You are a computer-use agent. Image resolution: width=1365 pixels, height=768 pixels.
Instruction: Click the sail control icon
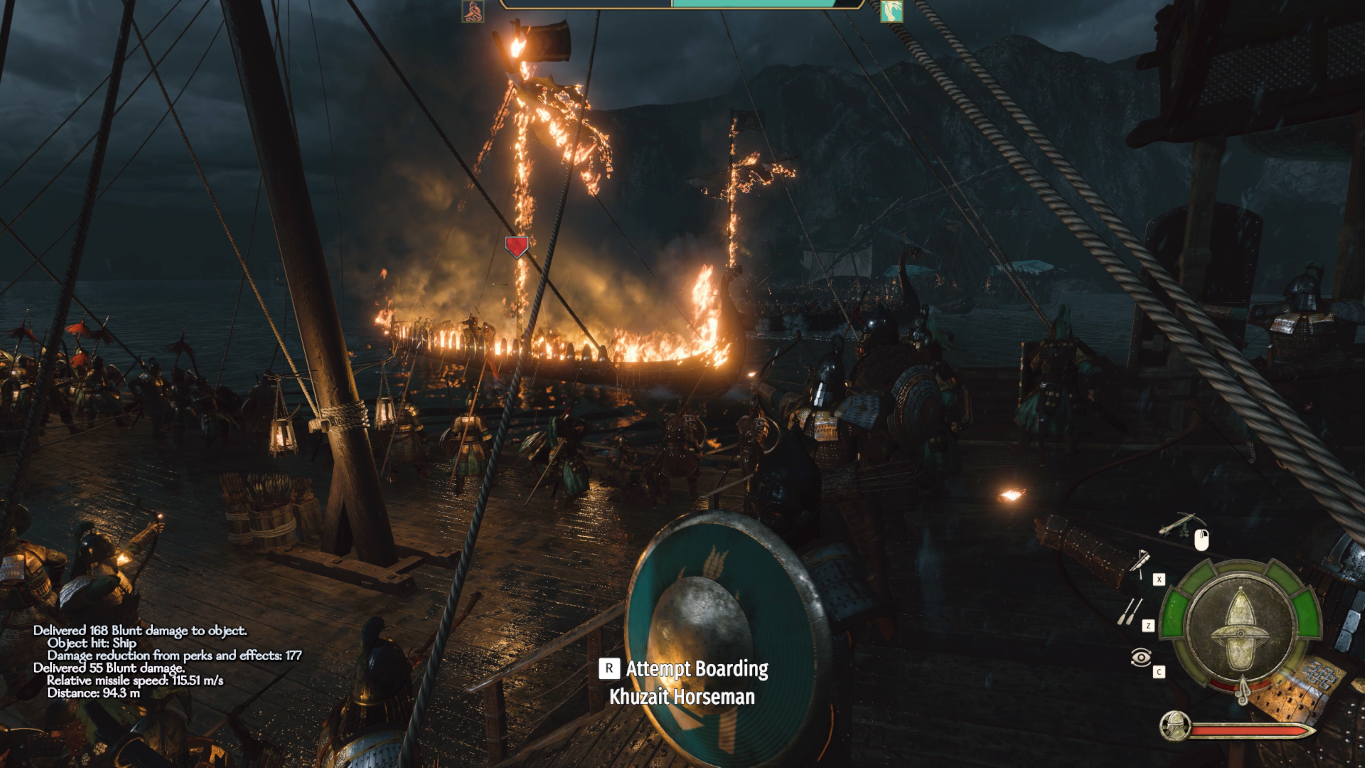coord(1139,564)
